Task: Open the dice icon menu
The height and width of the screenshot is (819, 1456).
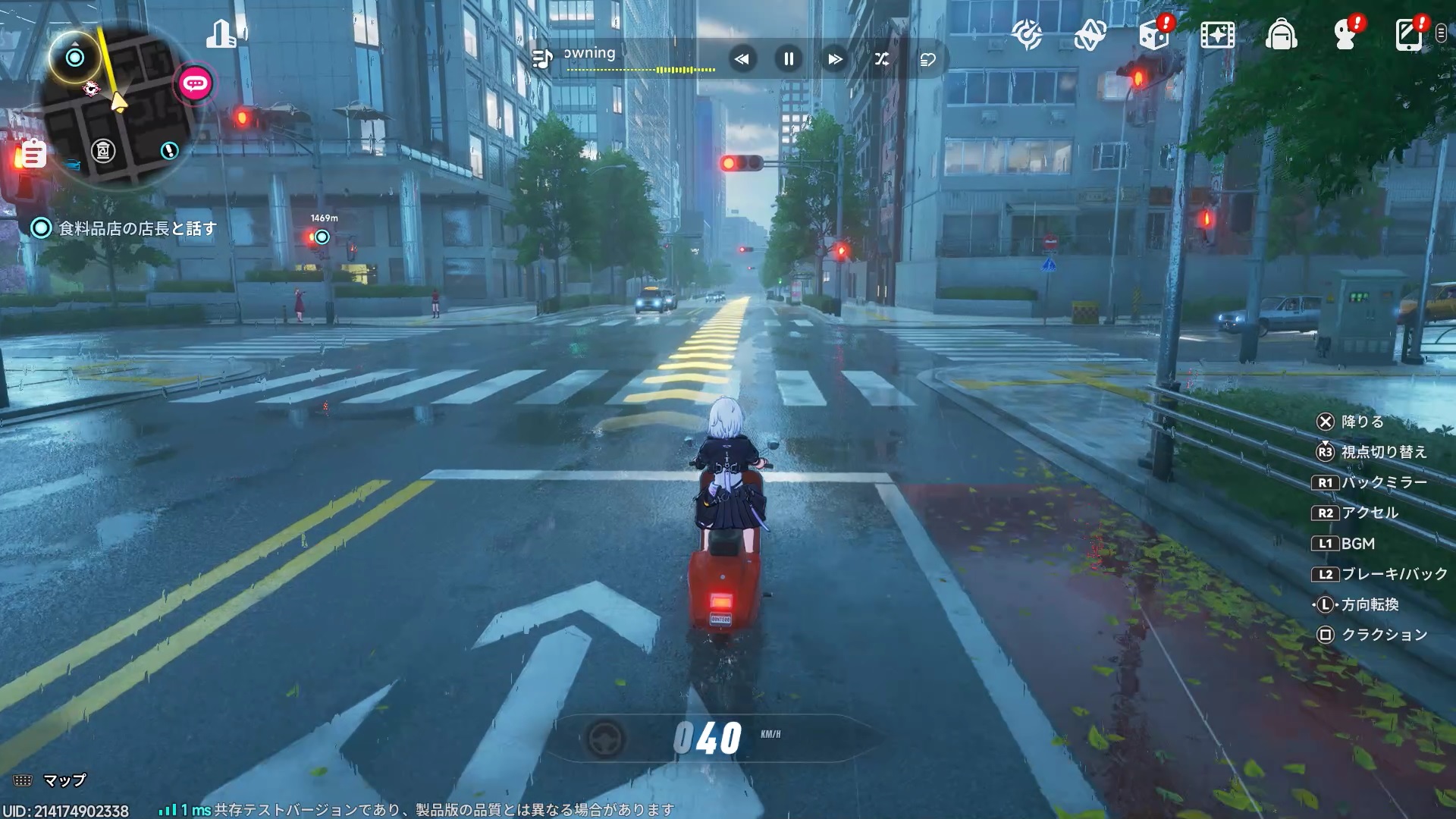Action: pyautogui.click(x=1153, y=35)
